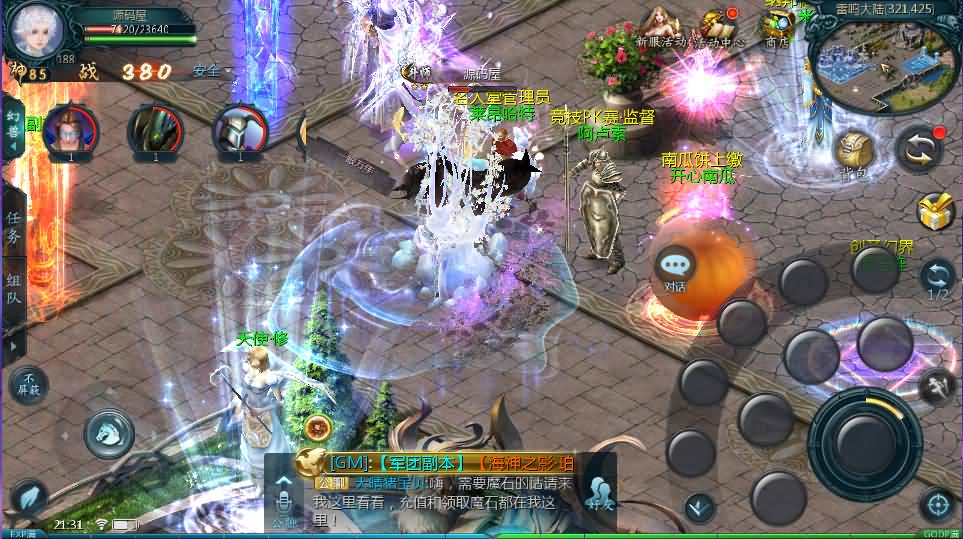Toggle the 幻兽 pet panel tab
Viewport: 963px width, 539px height.
point(14,128)
